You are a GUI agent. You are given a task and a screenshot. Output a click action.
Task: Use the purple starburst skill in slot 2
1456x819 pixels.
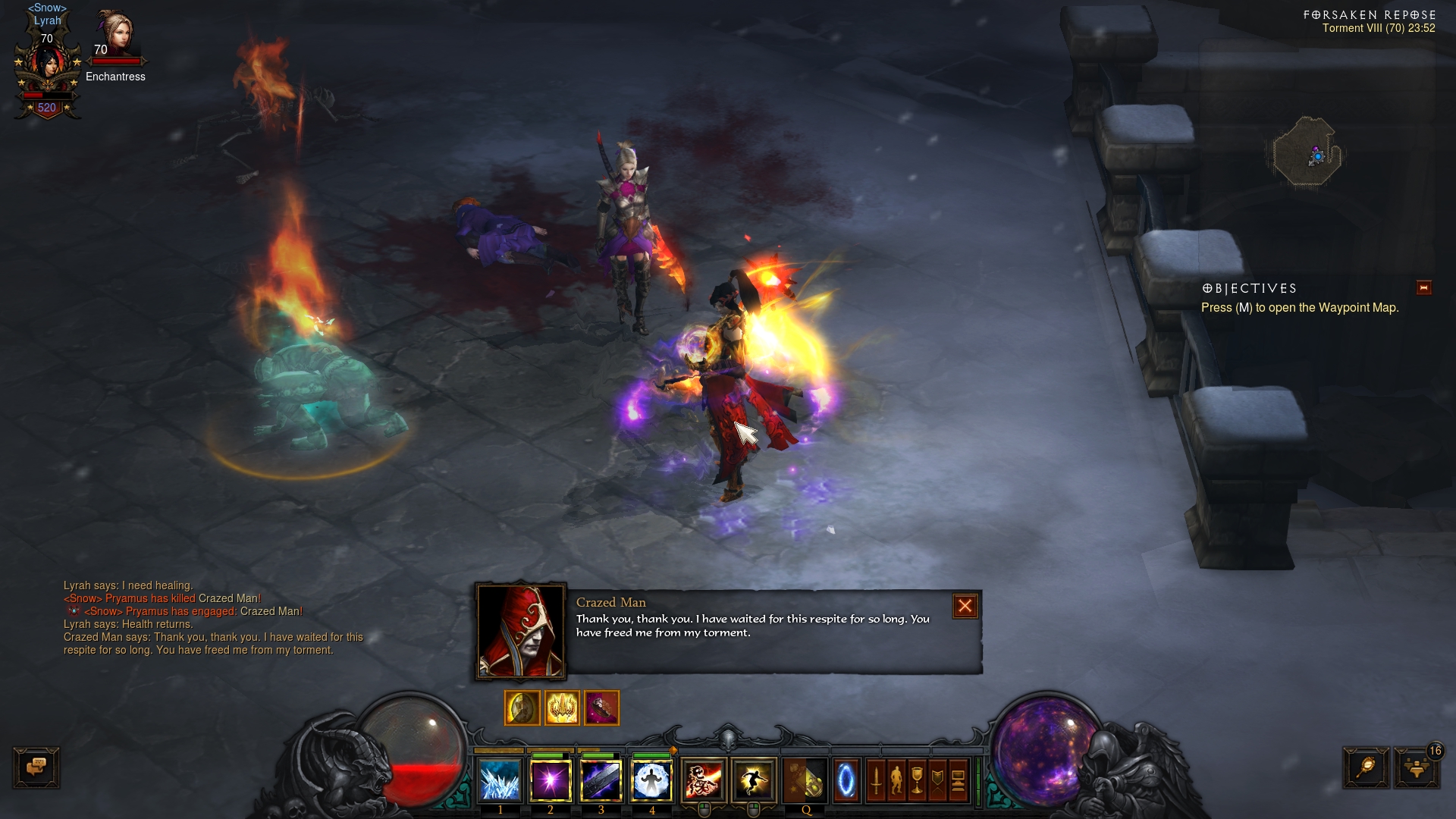tap(551, 780)
